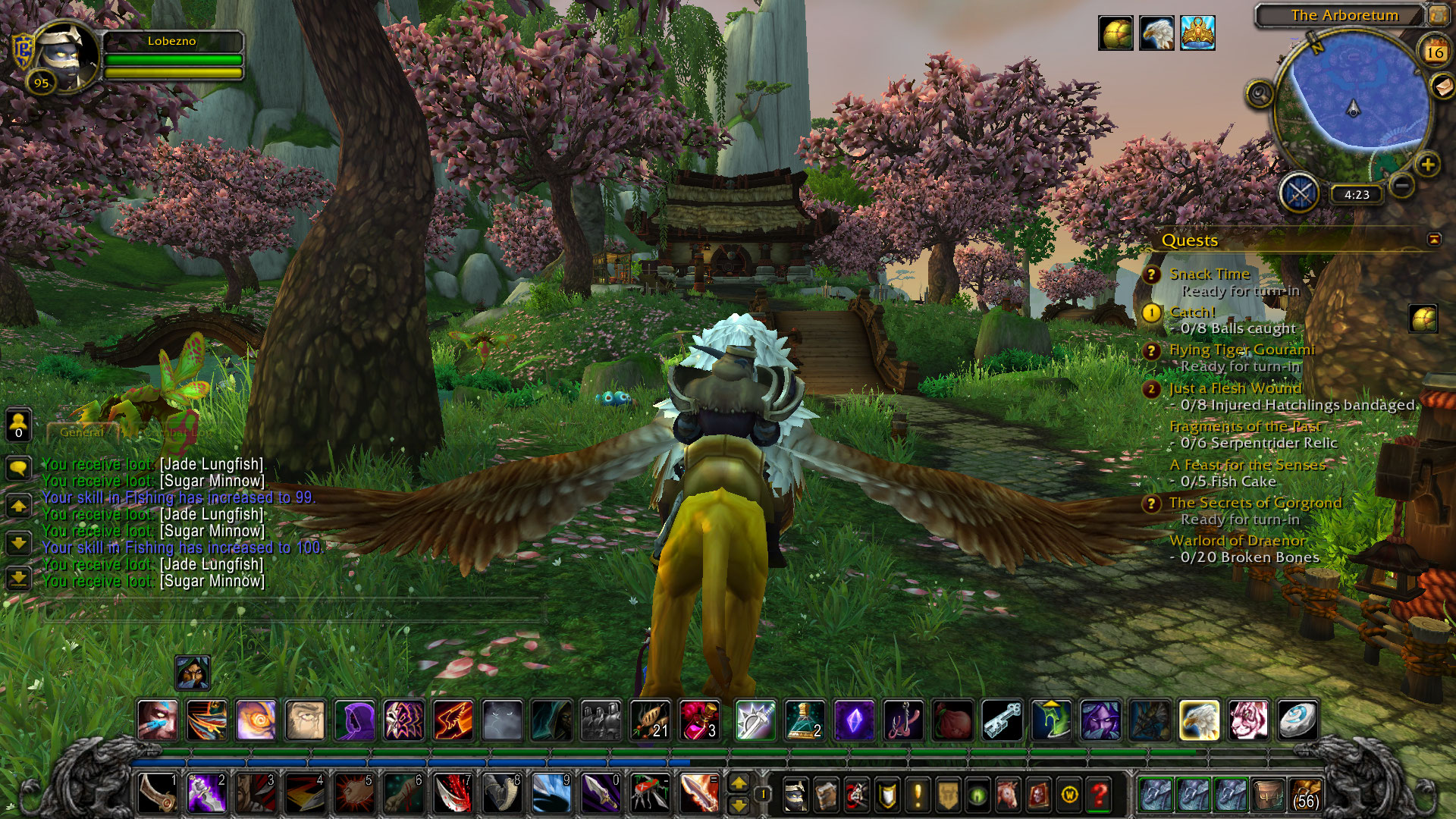Image resolution: width=1456 pixels, height=819 pixels.
Task: Use the pink potion with 3 charges
Action: 699,720
